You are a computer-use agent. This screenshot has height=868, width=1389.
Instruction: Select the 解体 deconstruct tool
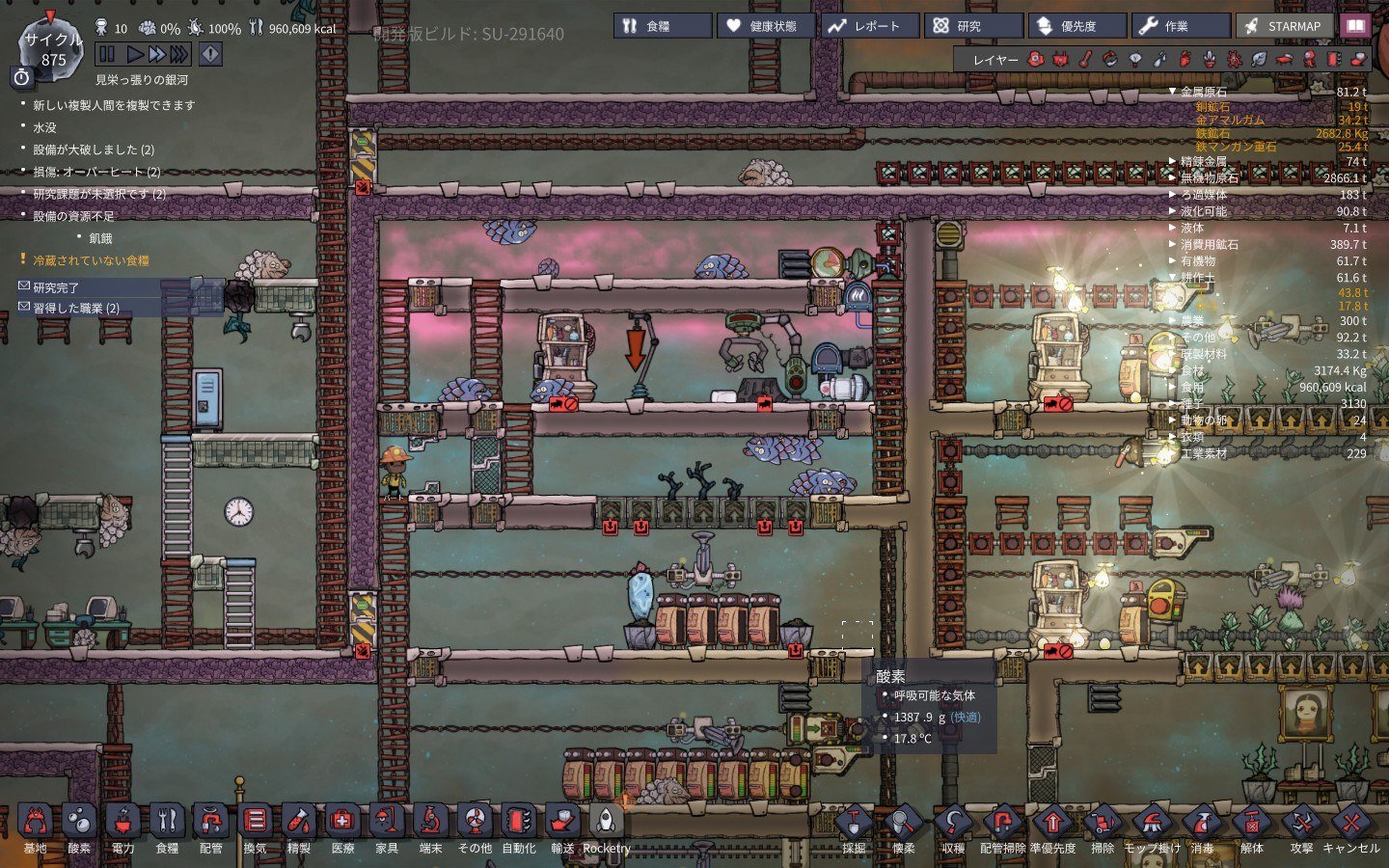pyautogui.click(x=1251, y=825)
